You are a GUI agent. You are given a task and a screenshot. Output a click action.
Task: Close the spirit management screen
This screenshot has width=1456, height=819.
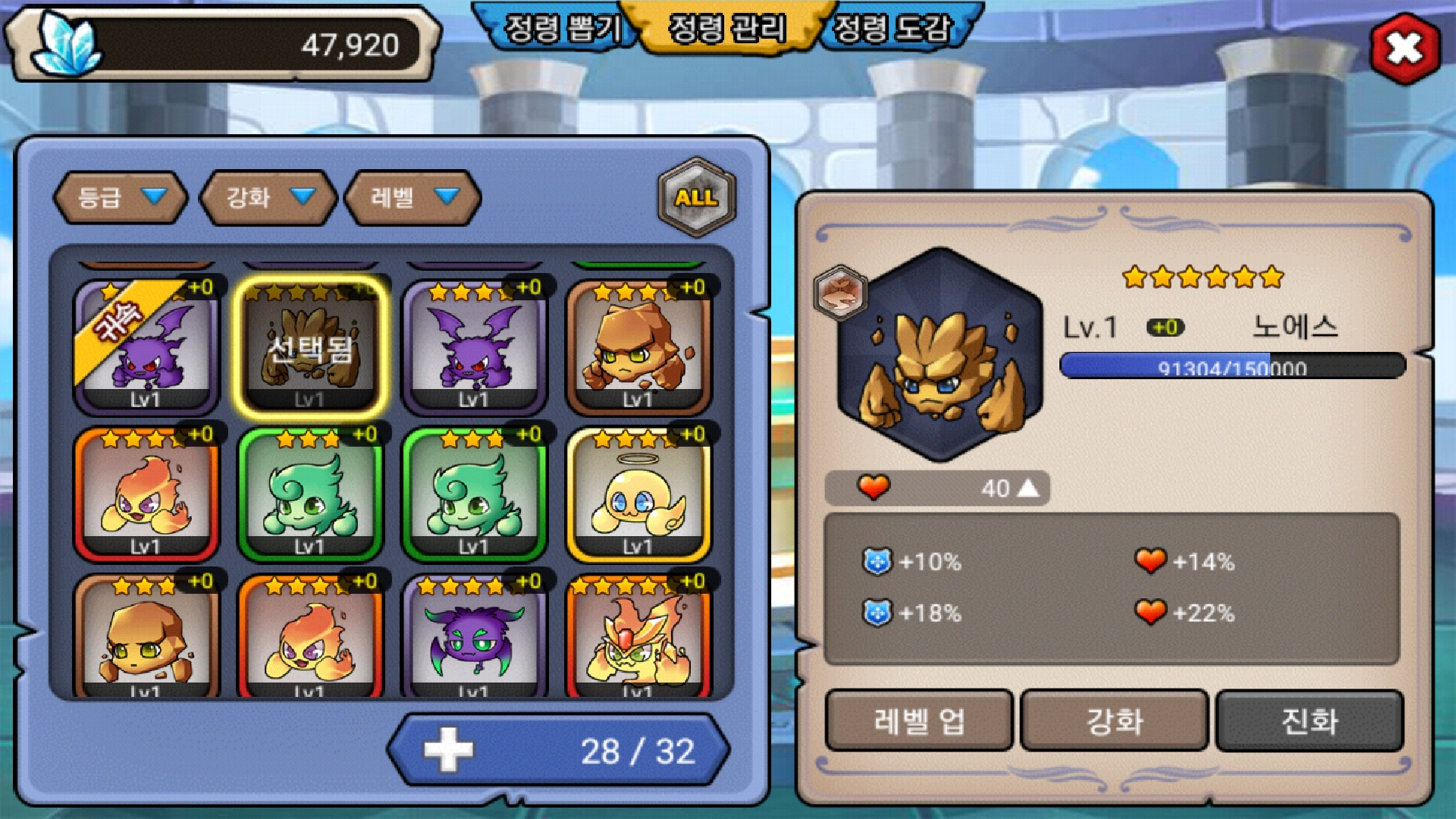click(x=1404, y=49)
